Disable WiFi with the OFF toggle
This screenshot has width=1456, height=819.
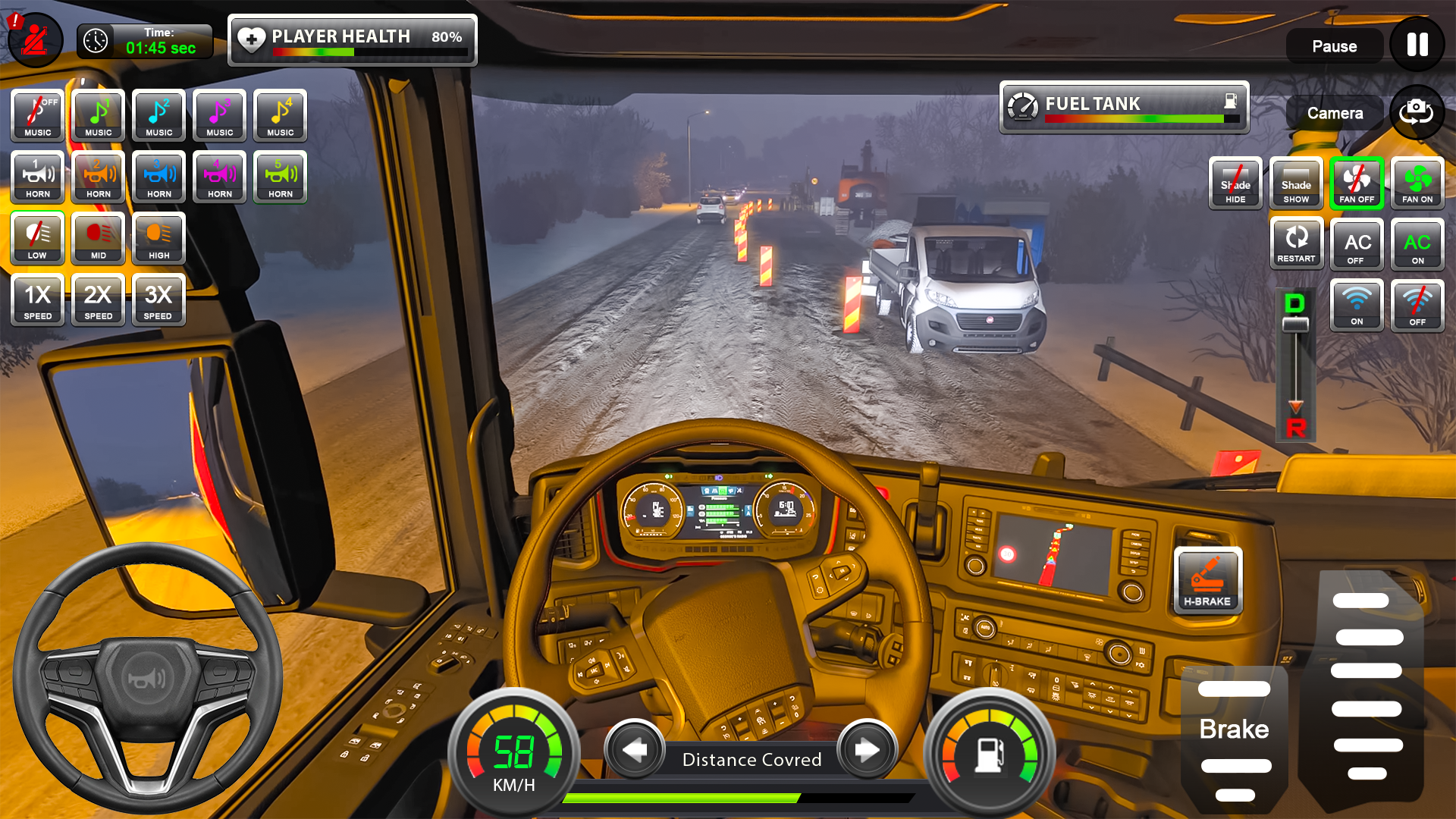click(x=1417, y=305)
